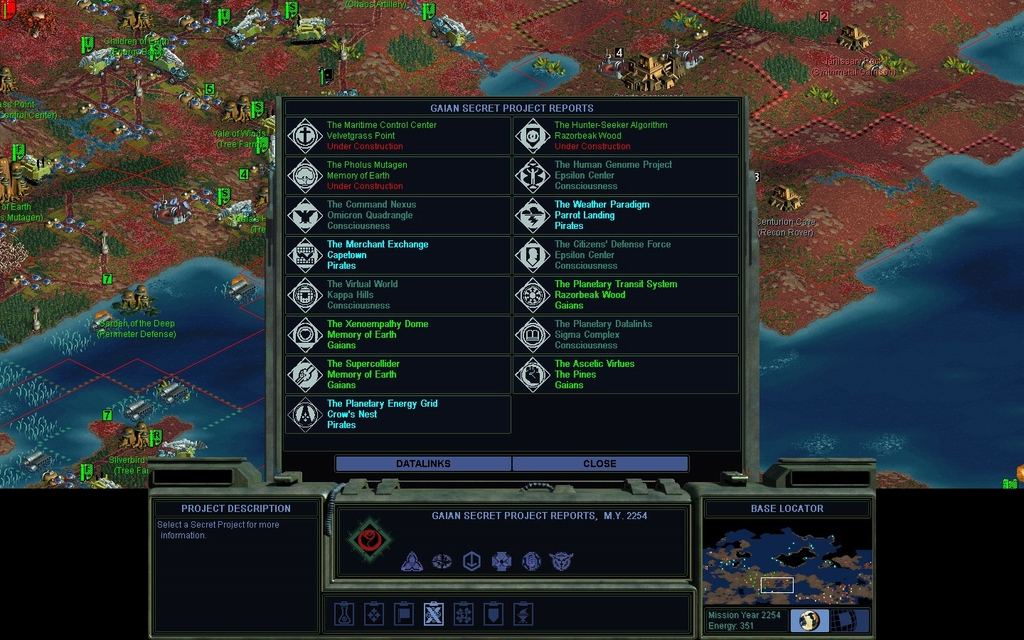The image size is (1024, 640).
Task: Choose The Command Nexus project row
Action: pos(398,216)
